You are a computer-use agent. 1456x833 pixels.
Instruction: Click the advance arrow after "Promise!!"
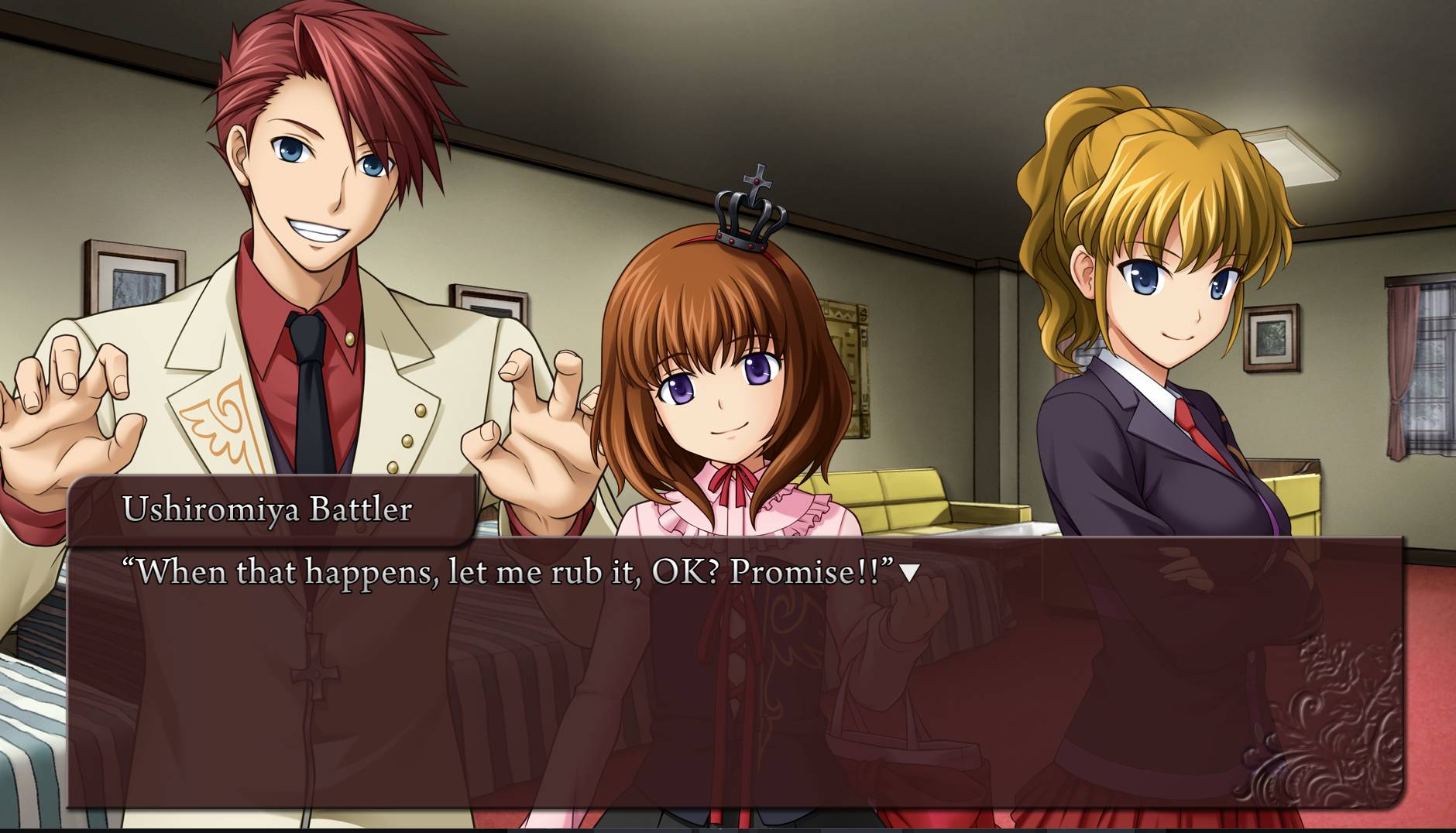[x=910, y=573]
